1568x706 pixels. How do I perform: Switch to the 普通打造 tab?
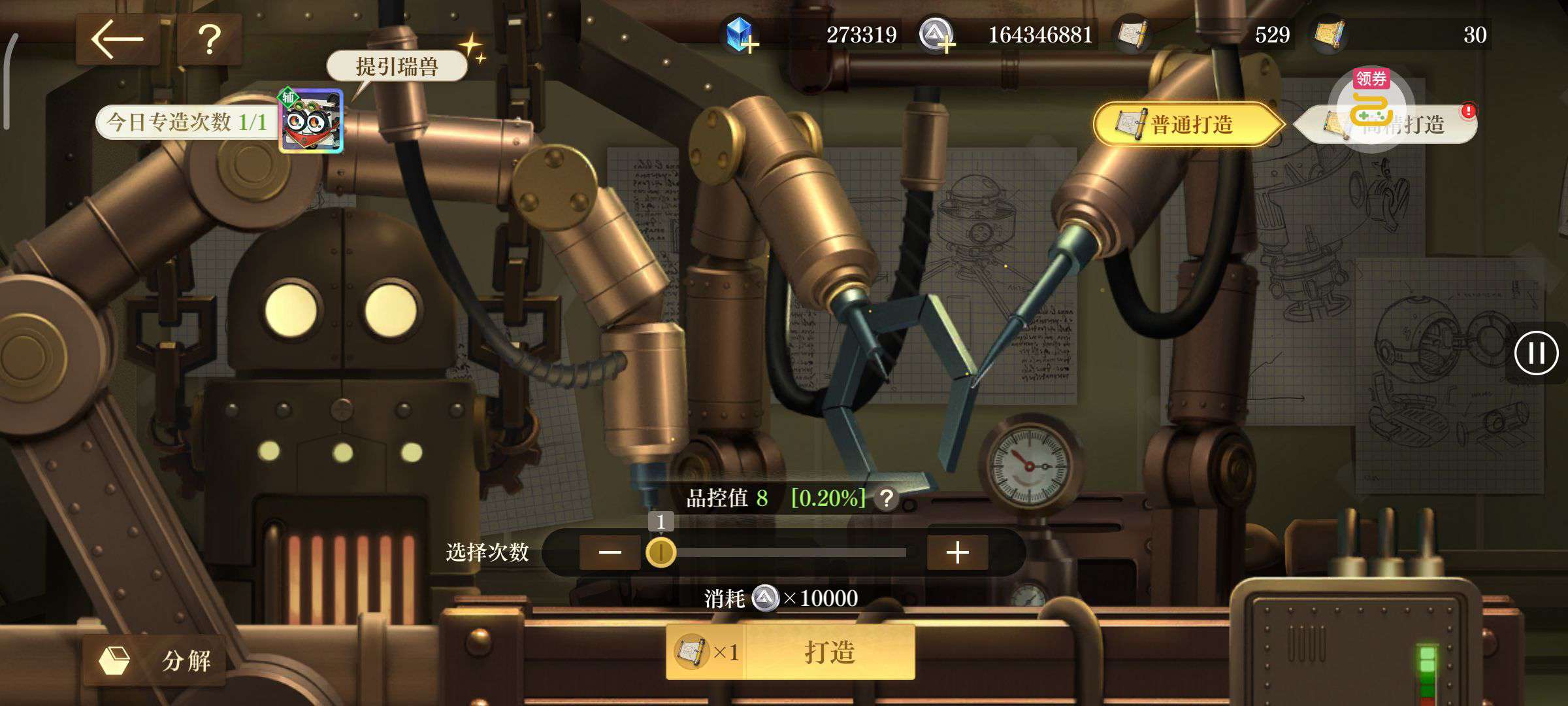click(x=1185, y=124)
